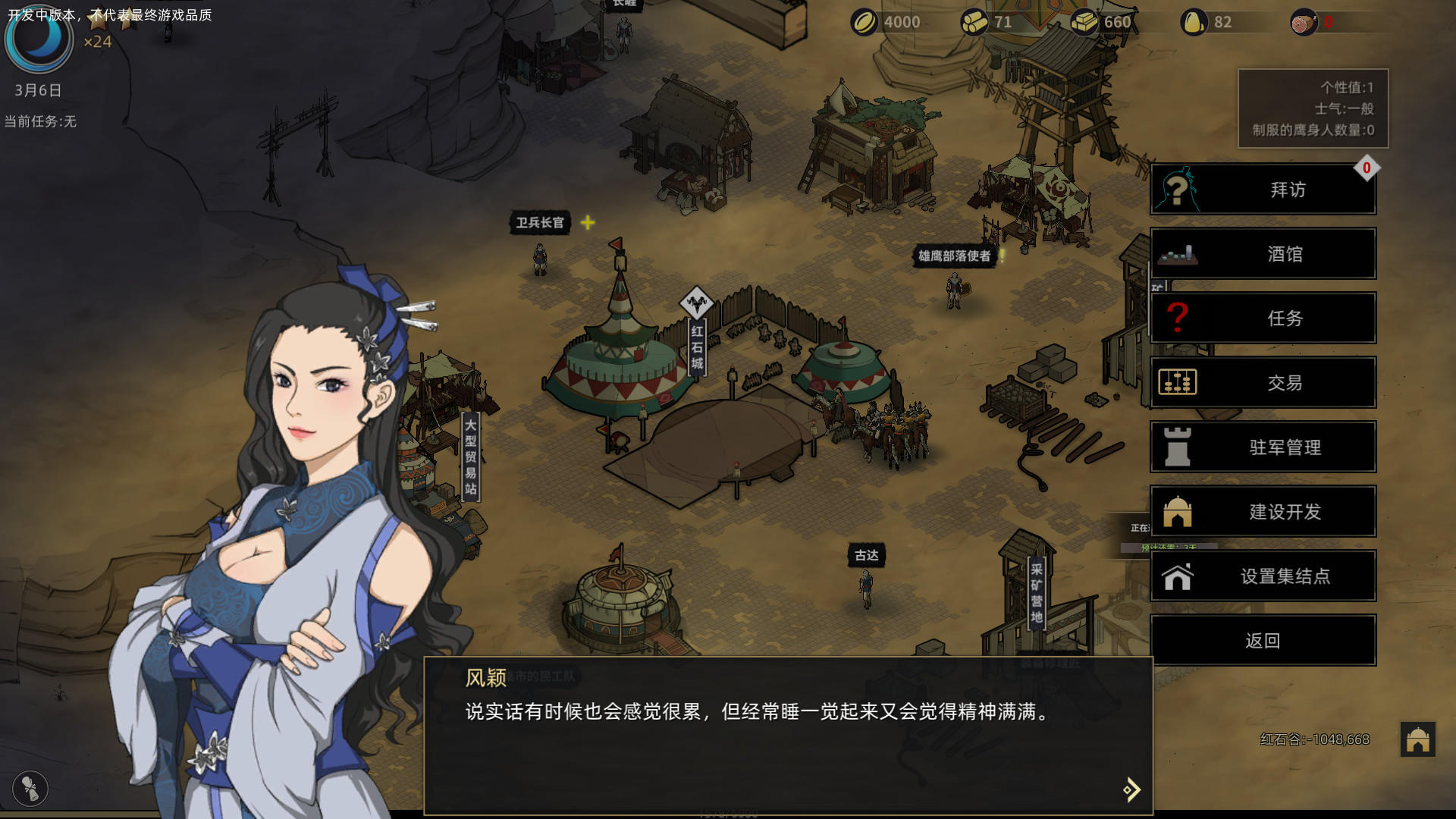Image resolution: width=1456 pixels, height=819 pixels.
Task: Click the log pile resource icon showing 71
Action: tap(973, 22)
